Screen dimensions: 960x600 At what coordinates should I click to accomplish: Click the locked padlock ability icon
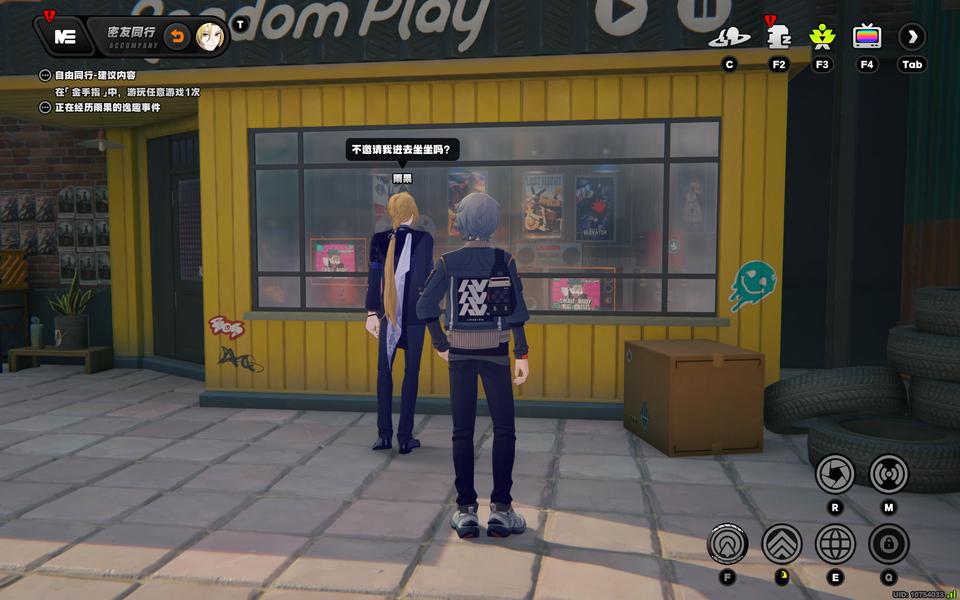coord(889,544)
